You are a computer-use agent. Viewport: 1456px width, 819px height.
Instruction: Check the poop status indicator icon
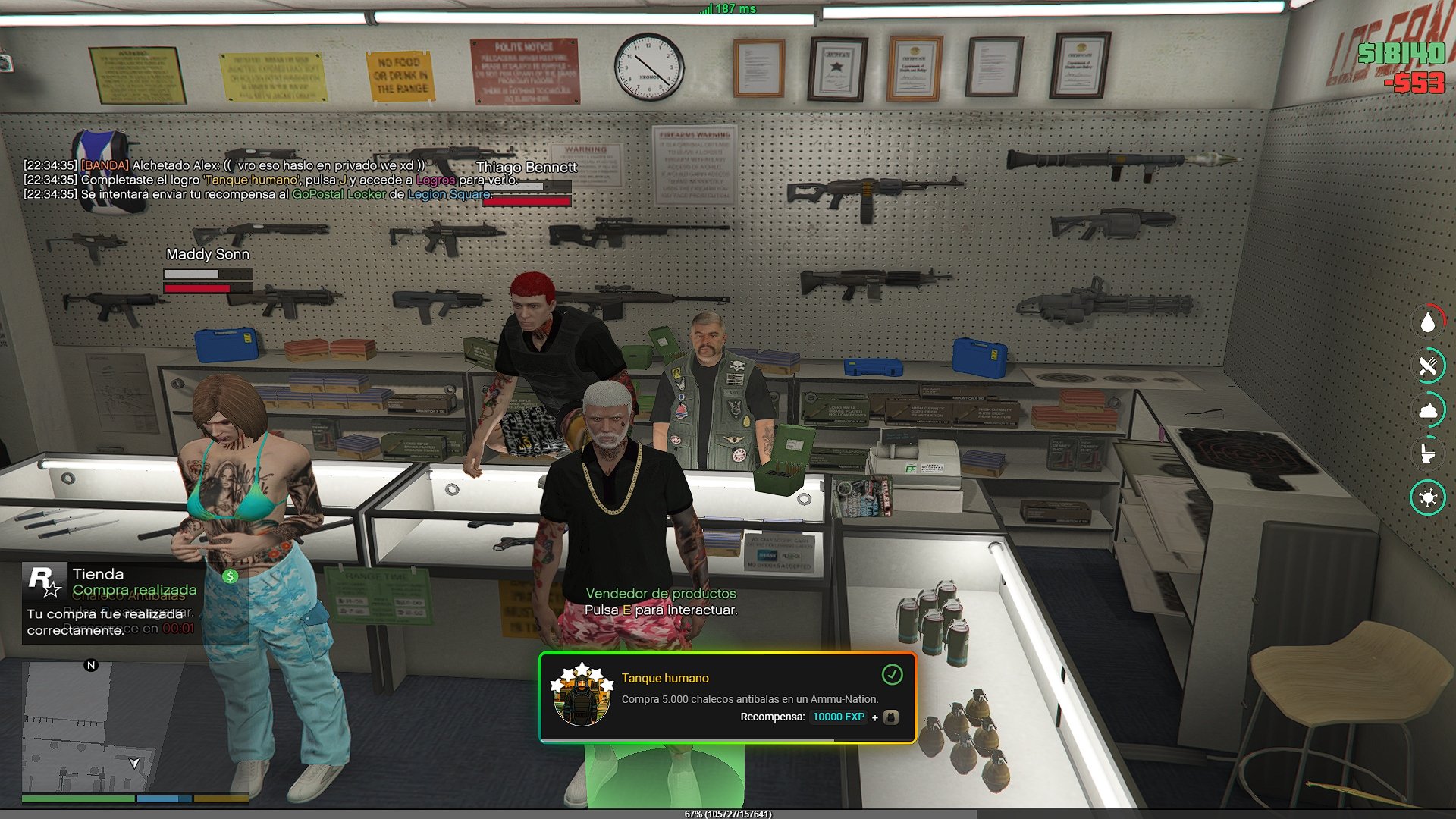1428,410
